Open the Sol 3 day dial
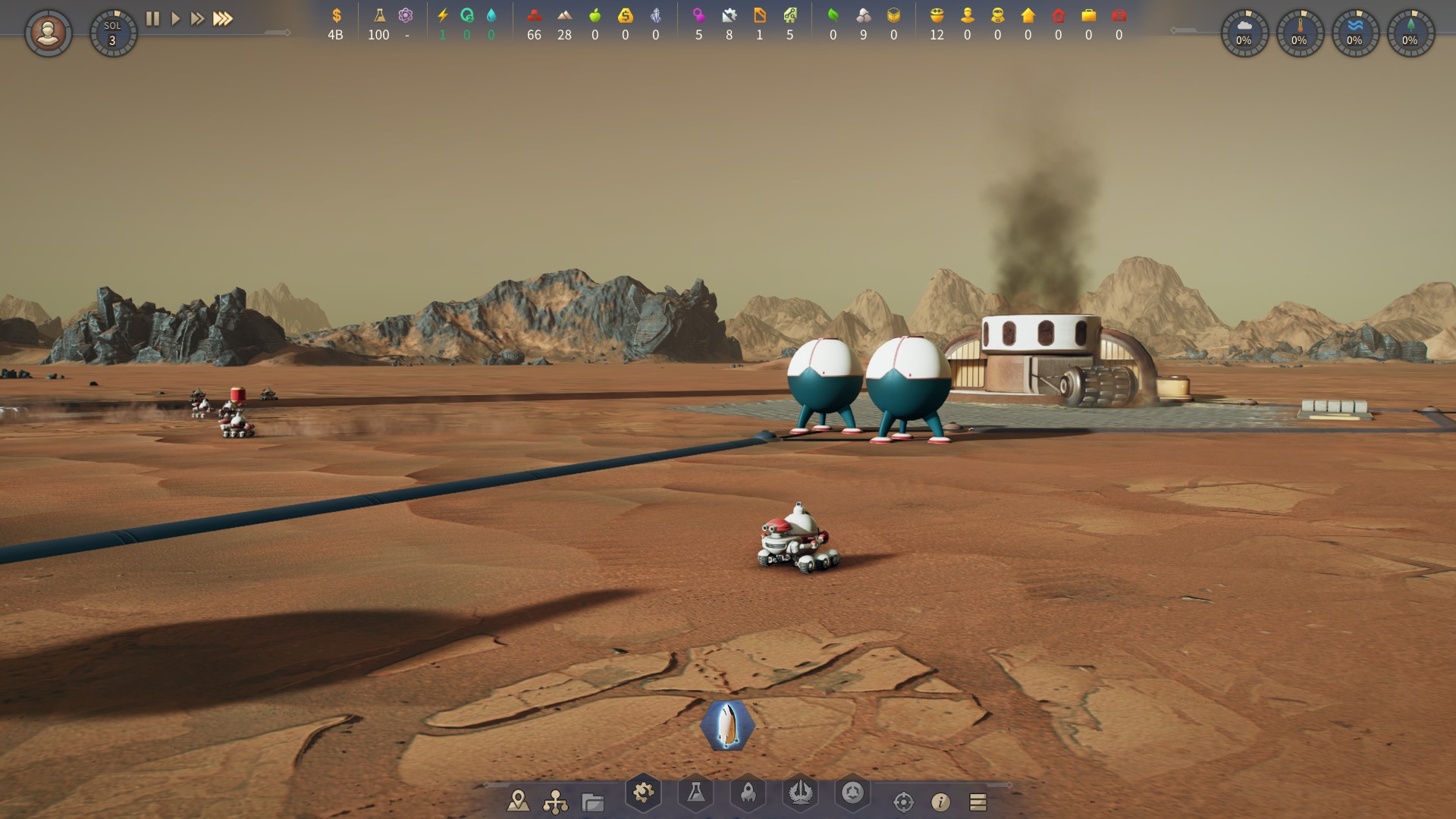 113,33
